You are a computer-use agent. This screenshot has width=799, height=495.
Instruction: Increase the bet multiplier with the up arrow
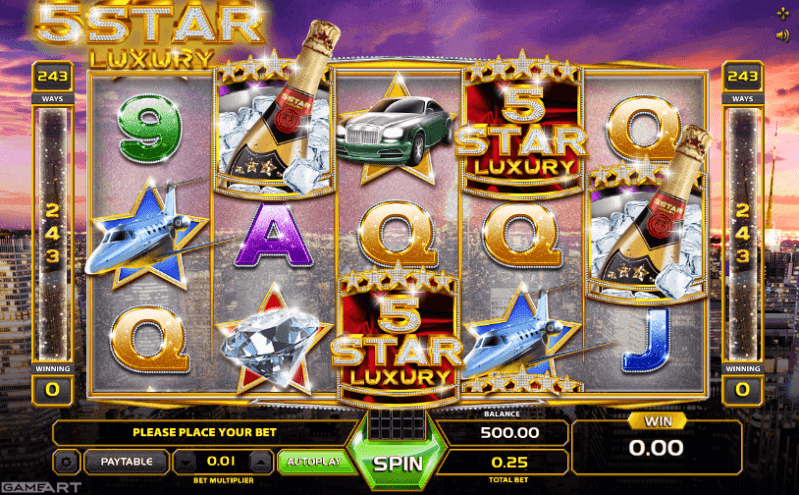[x=259, y=462]
